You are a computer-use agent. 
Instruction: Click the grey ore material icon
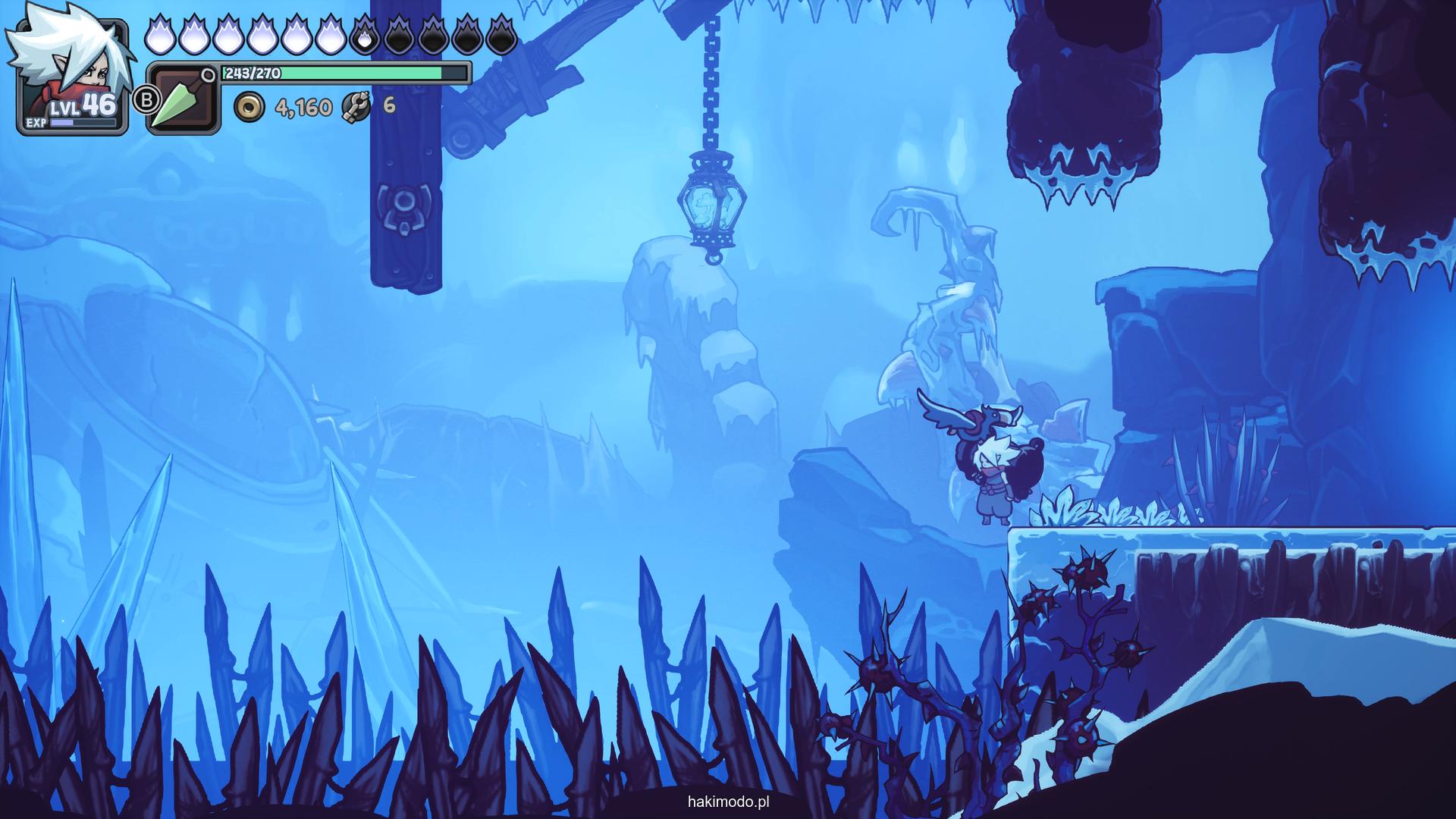[356, 107]
